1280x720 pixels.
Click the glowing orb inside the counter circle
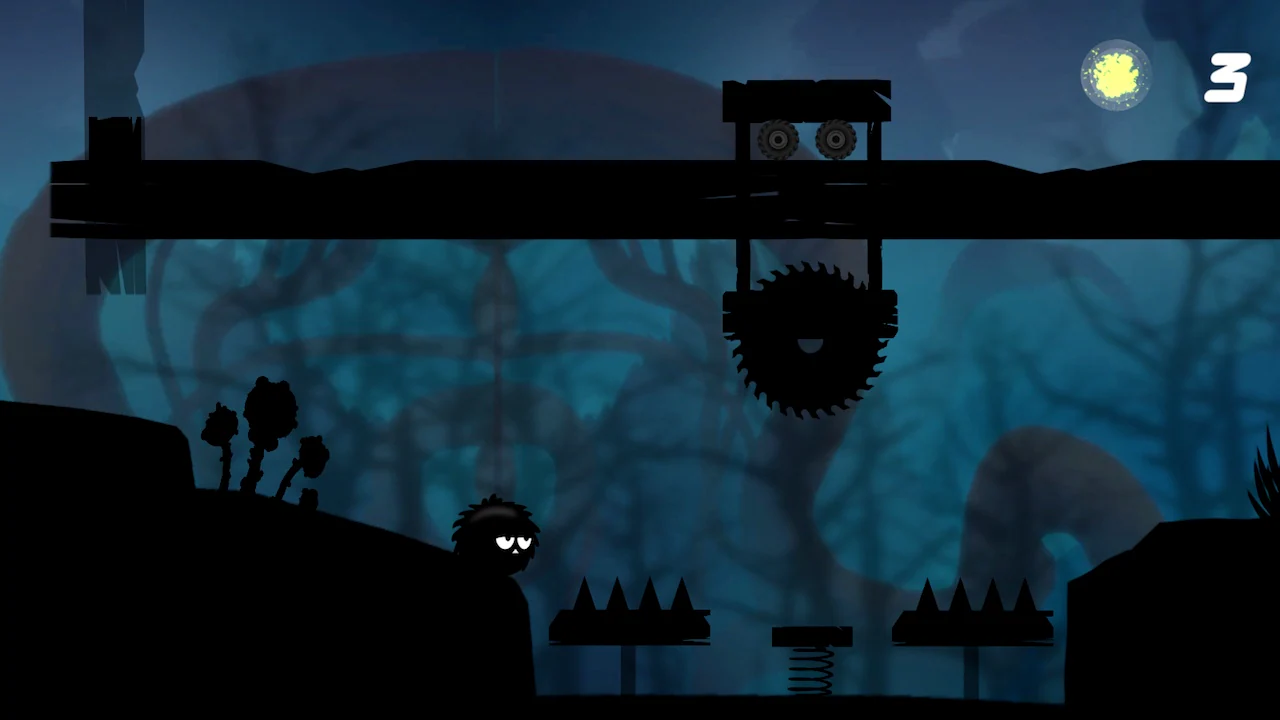[x=1115, y=72]
